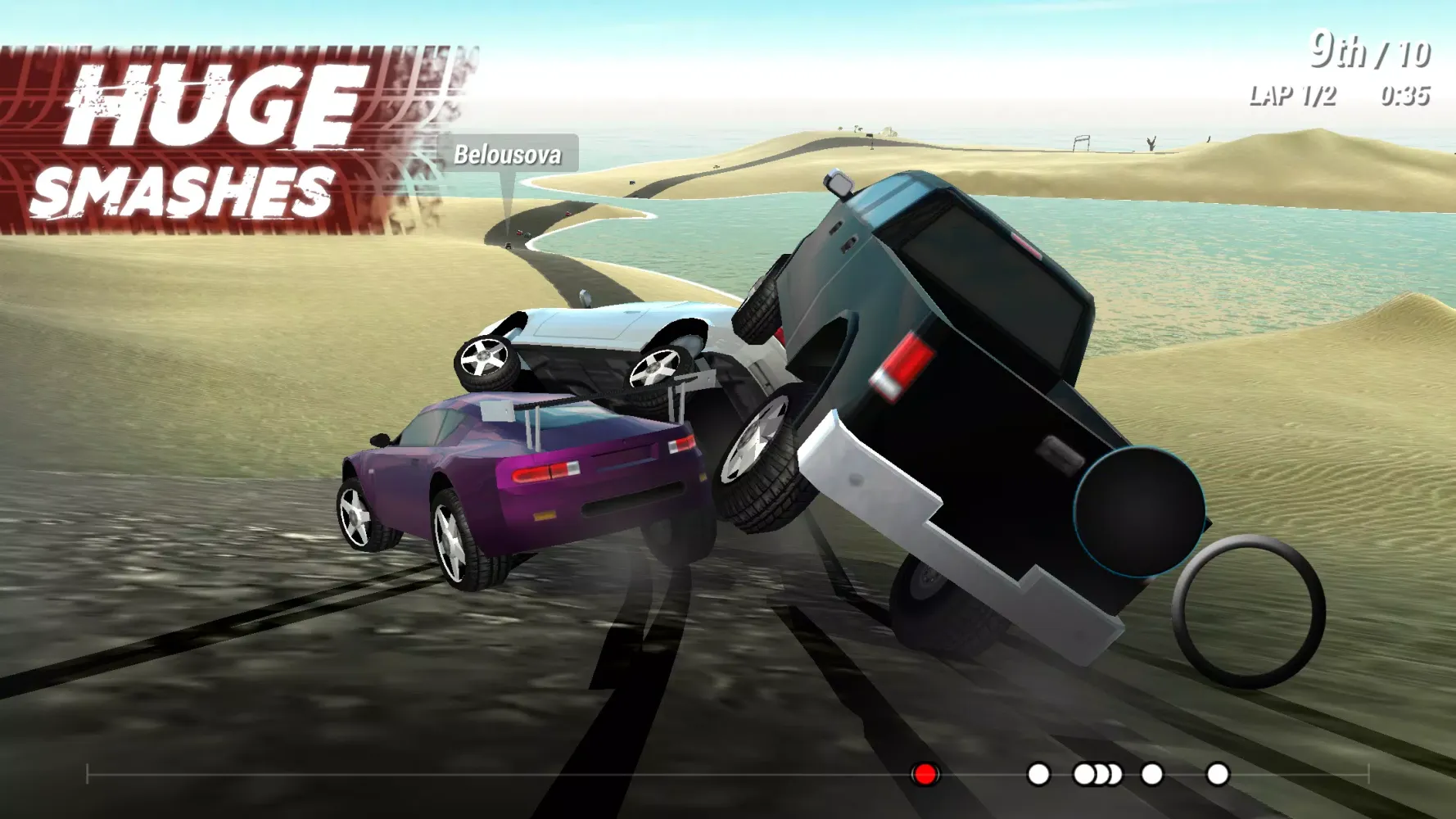Jump to the end of the replay timeline
The width and height of the screenshot is (1456, 819).
pyautogui.click(x=1369, y=773)
